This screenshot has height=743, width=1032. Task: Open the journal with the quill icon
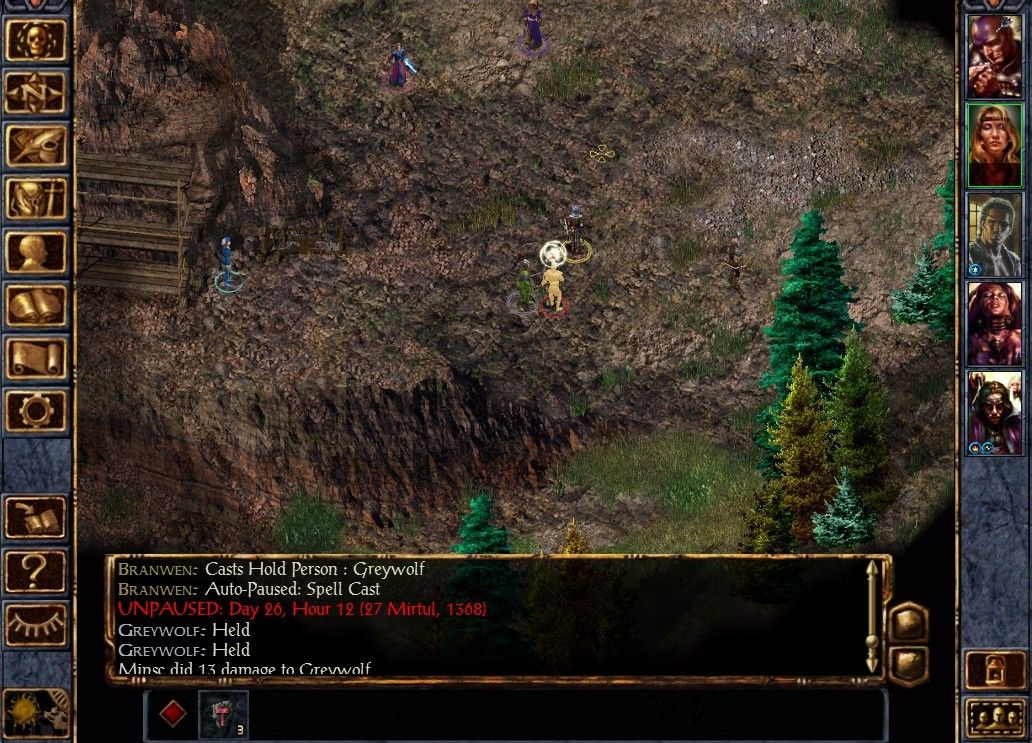click(x=36, y=146)
